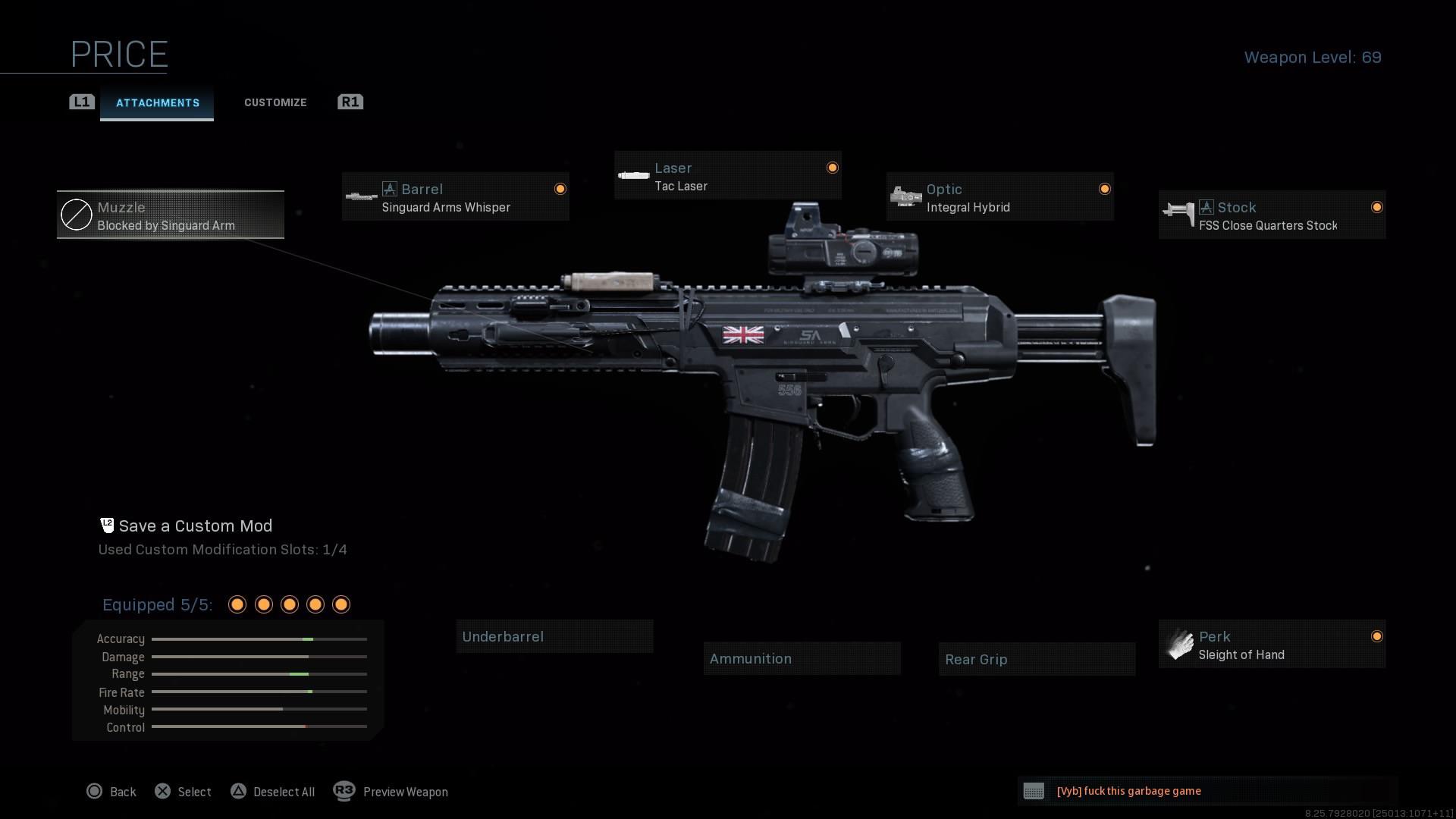Save a Custom Mod
The height and width of the screenshot is (819, 1456).
[x=195, y=526]
